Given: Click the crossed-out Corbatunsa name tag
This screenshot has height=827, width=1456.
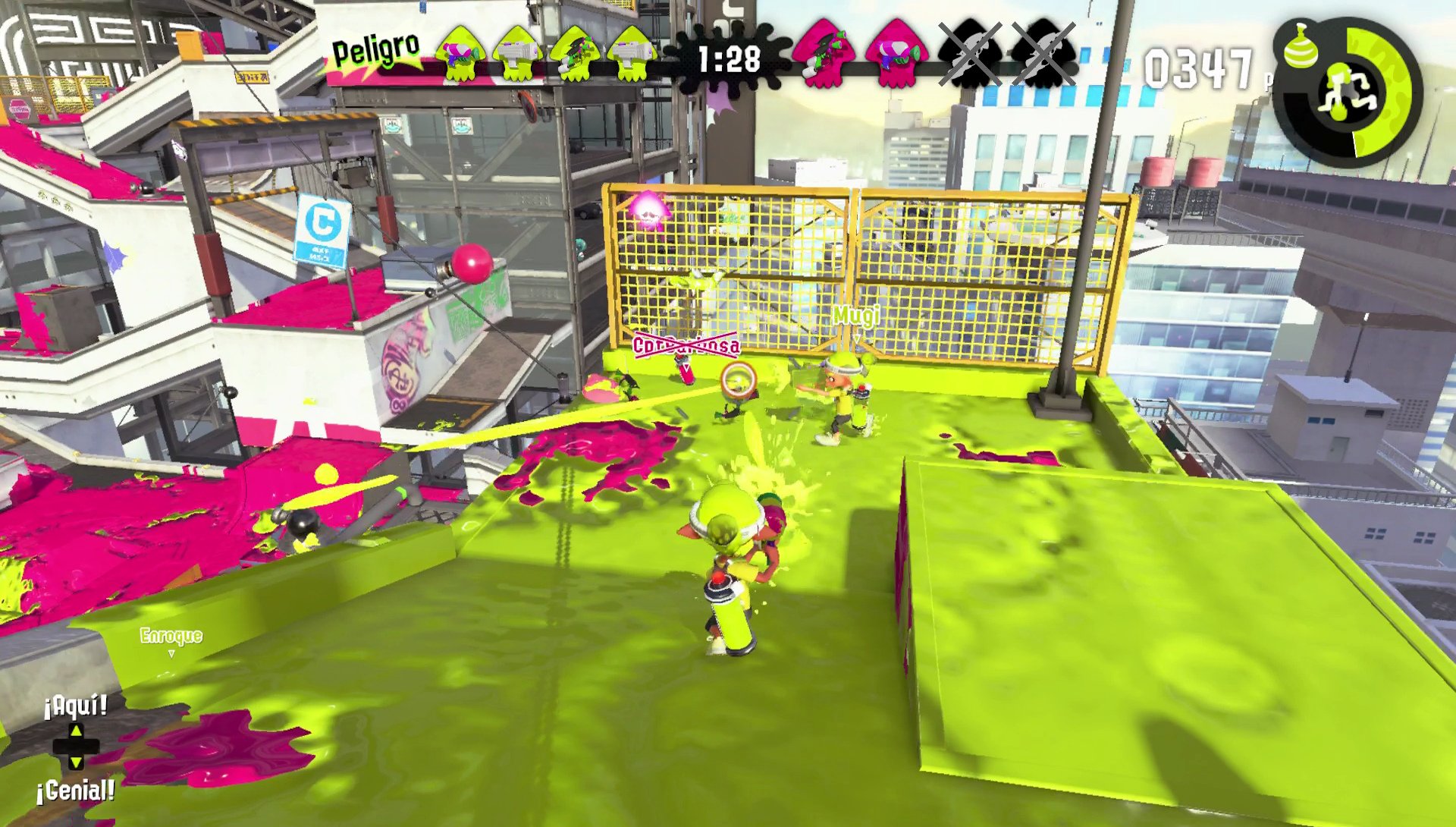Looking at the screenshot, I should [x=686, y=347].
